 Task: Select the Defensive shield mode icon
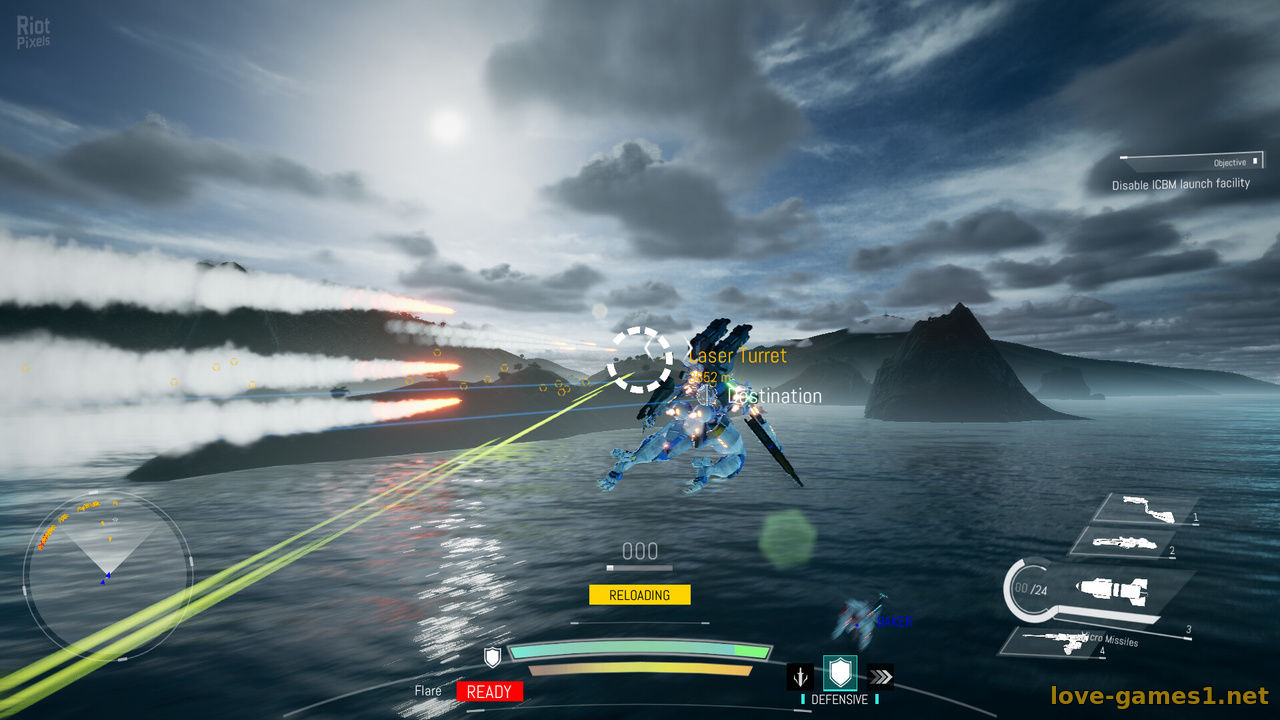point(840,675)
